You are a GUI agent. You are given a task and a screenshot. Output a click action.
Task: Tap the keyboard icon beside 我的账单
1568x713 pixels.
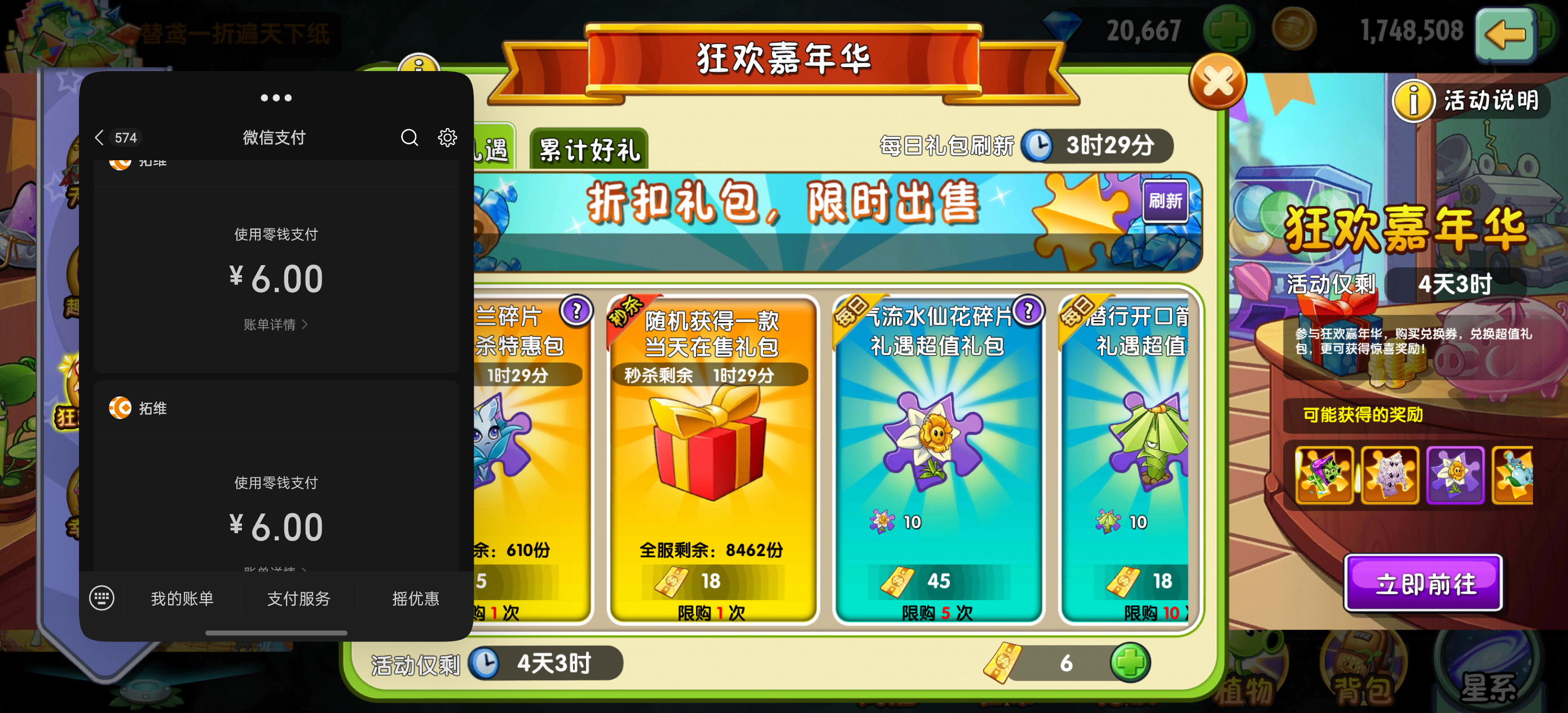coord(102,598)
